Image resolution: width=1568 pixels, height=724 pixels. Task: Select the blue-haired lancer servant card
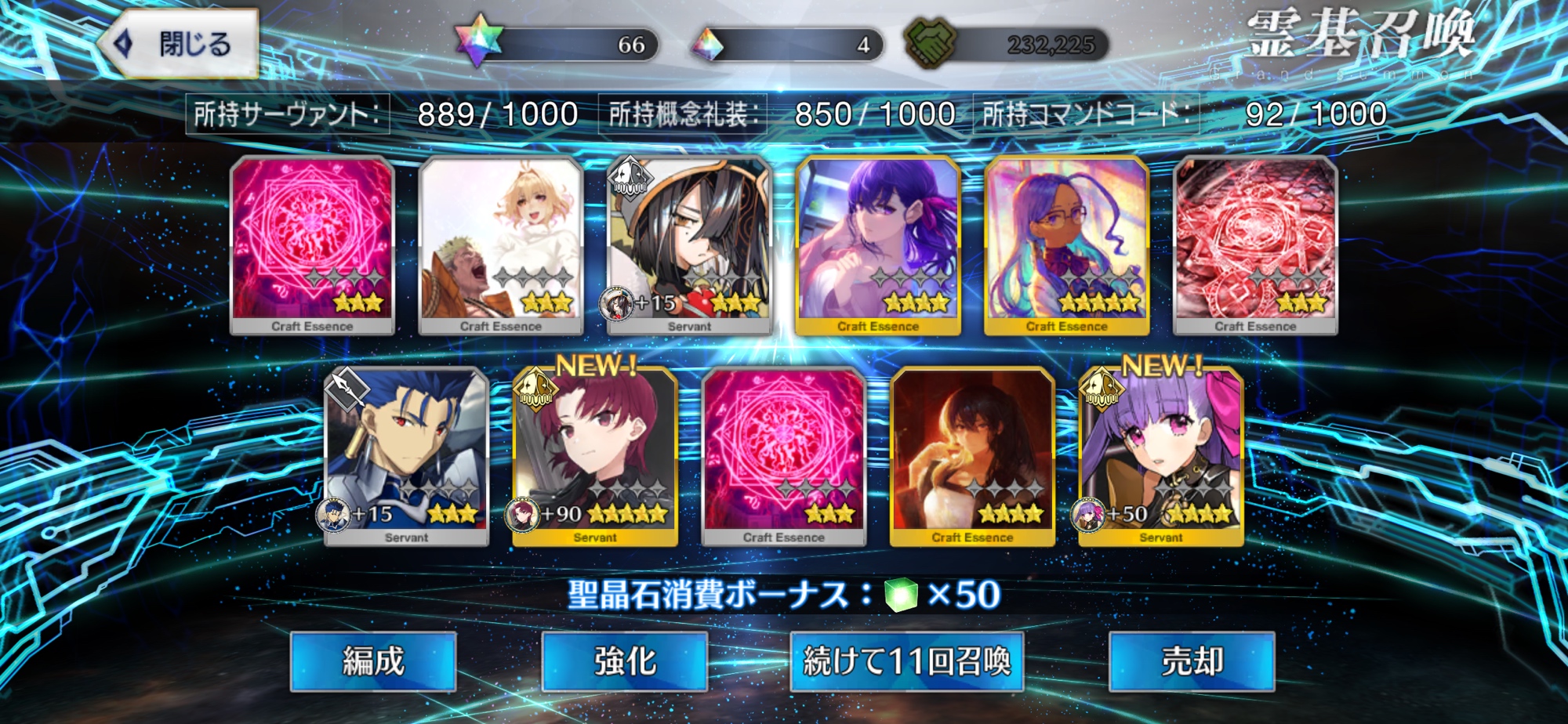point(406,456)
